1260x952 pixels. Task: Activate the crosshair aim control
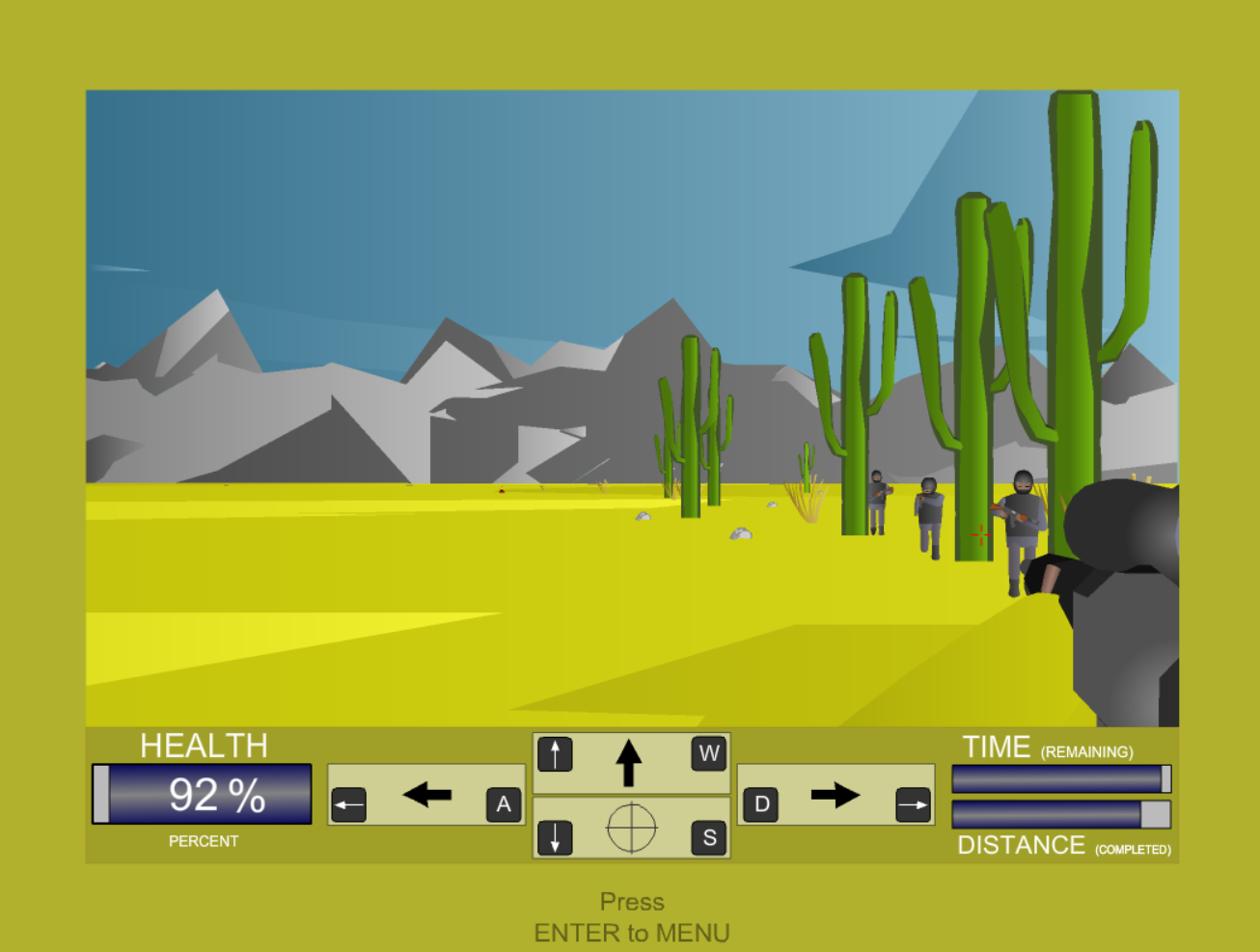point(631,828)
